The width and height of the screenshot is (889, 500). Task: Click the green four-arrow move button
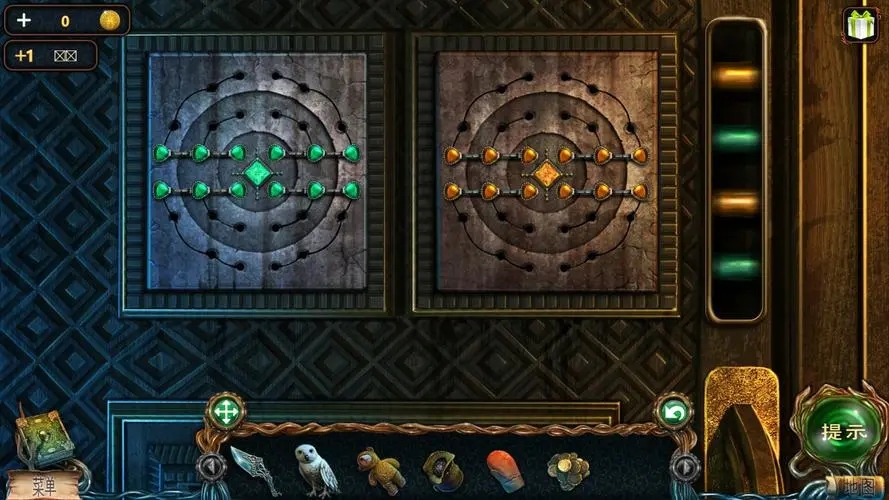pyautogui.click(x=226, y=411)
